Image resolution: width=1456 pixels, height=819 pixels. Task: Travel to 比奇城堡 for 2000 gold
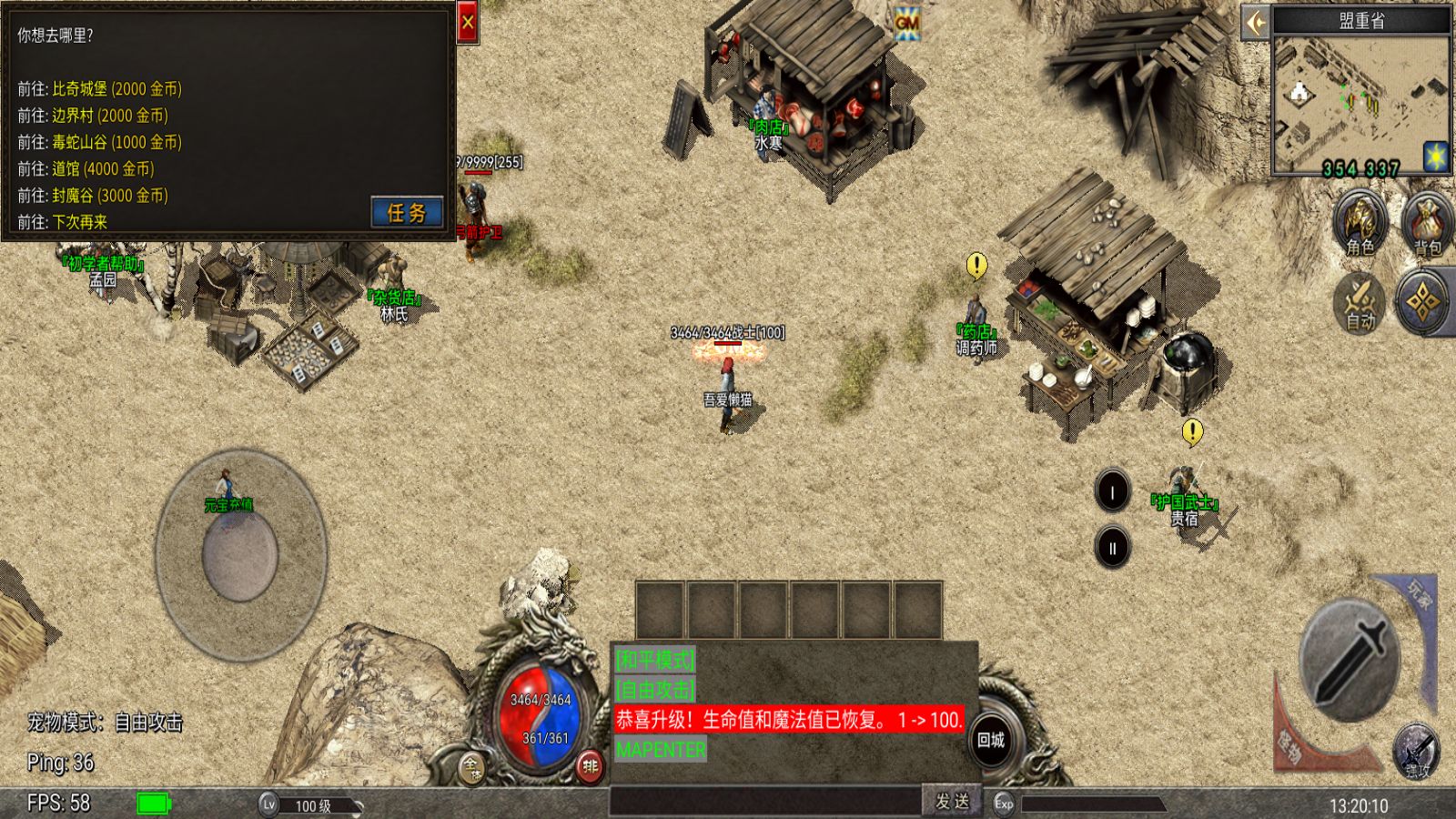(x=116, y=89)
